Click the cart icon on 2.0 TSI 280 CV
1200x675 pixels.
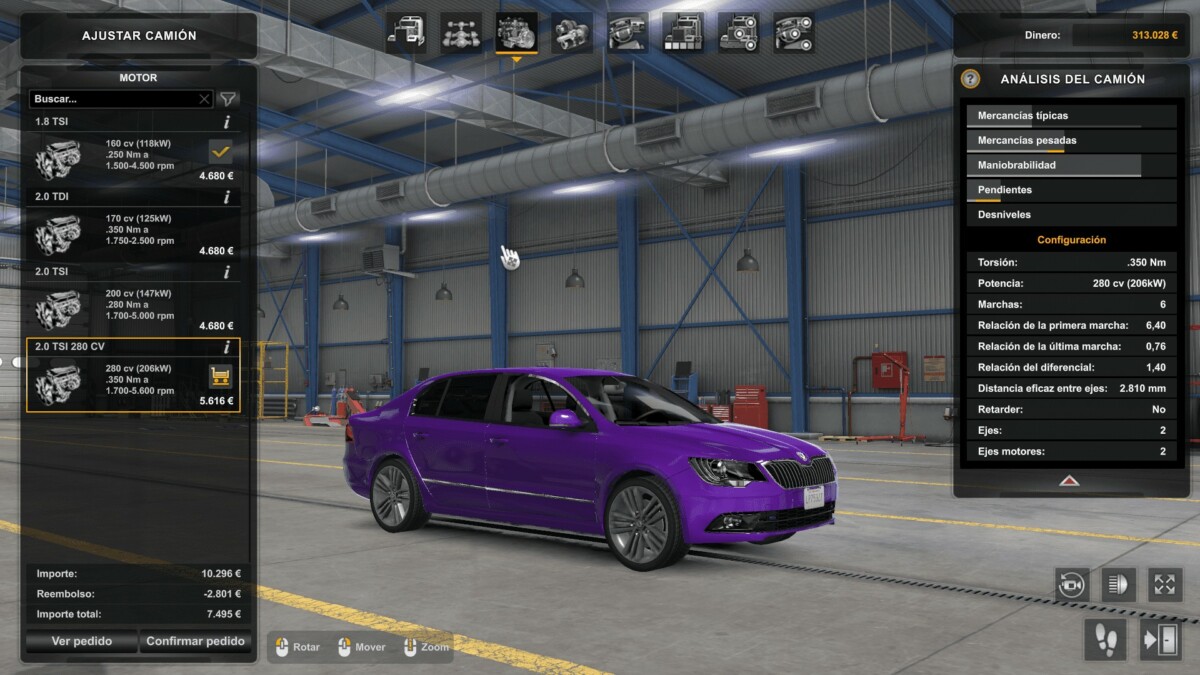coord(220,376)
